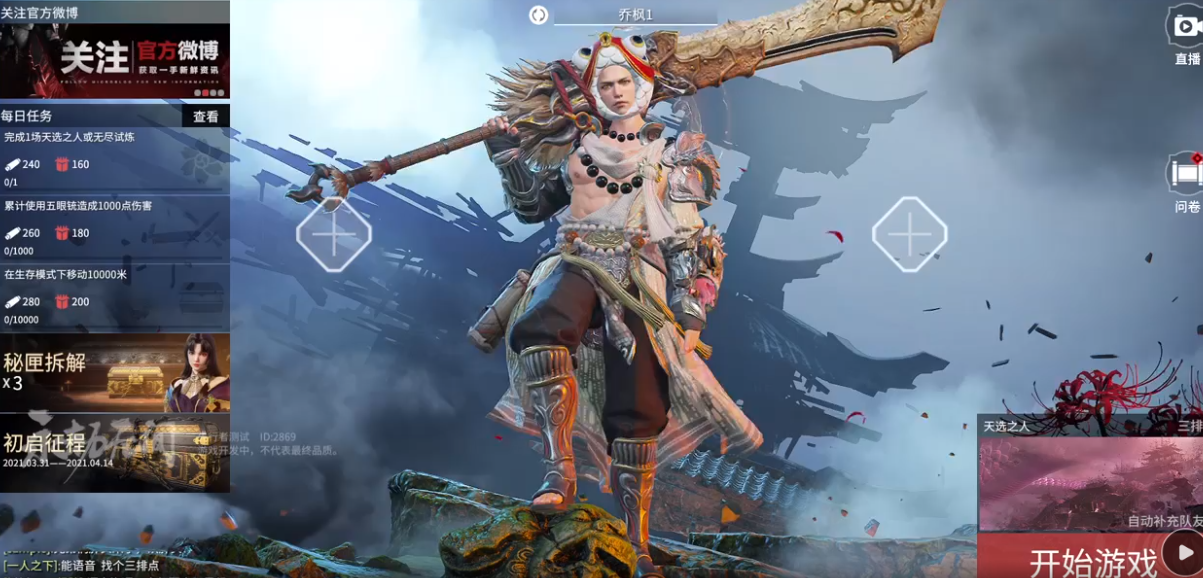
Task: Open the official Weibo follow banner
Action: point(115,60)
